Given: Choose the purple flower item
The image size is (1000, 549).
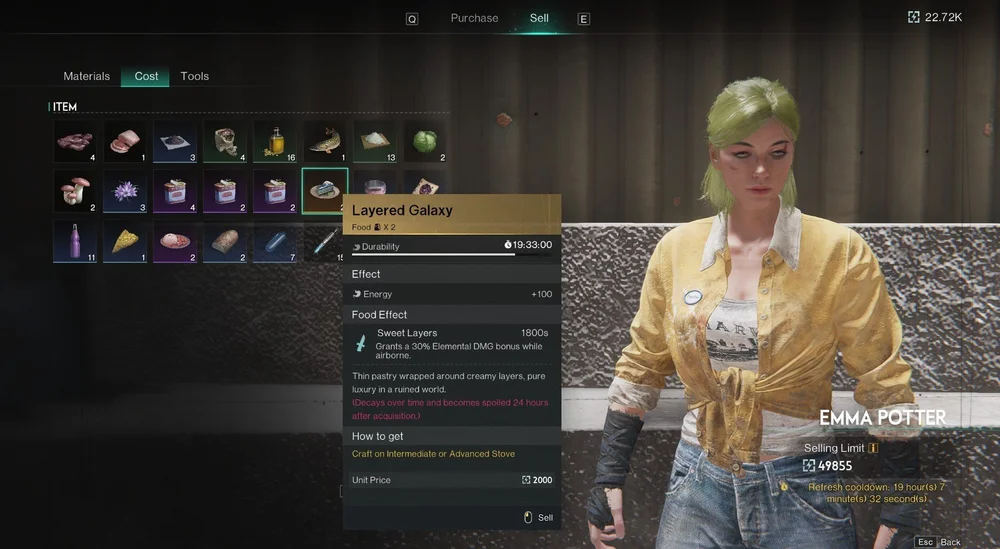Looking at the screenshot, I should click(x=125, y=191).
